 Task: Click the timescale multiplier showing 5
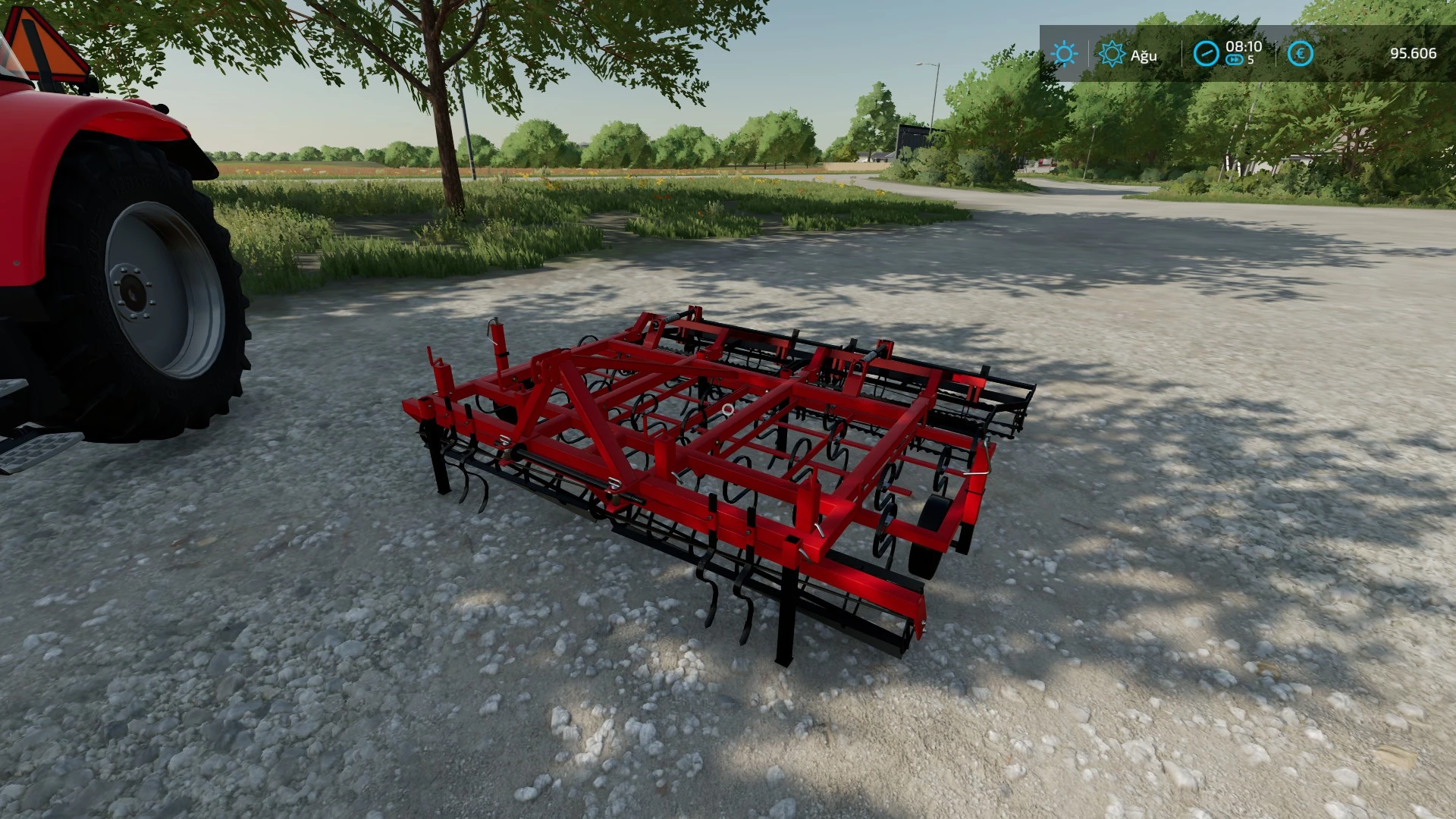(1251, 58)
